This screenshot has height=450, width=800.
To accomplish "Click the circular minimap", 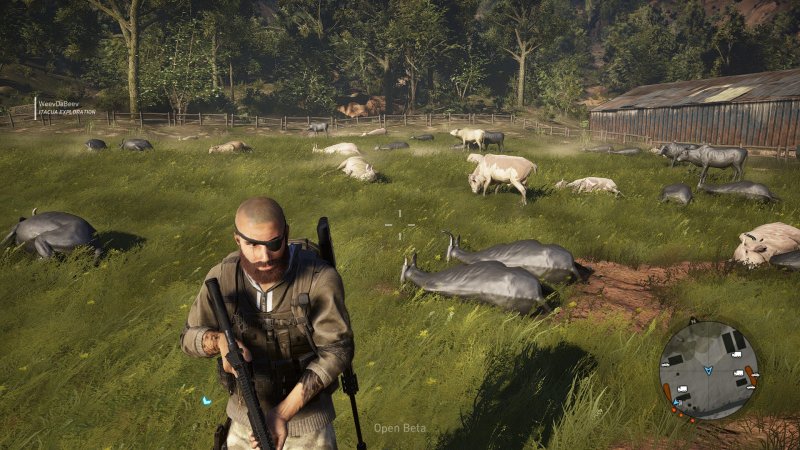I will 709,370.
